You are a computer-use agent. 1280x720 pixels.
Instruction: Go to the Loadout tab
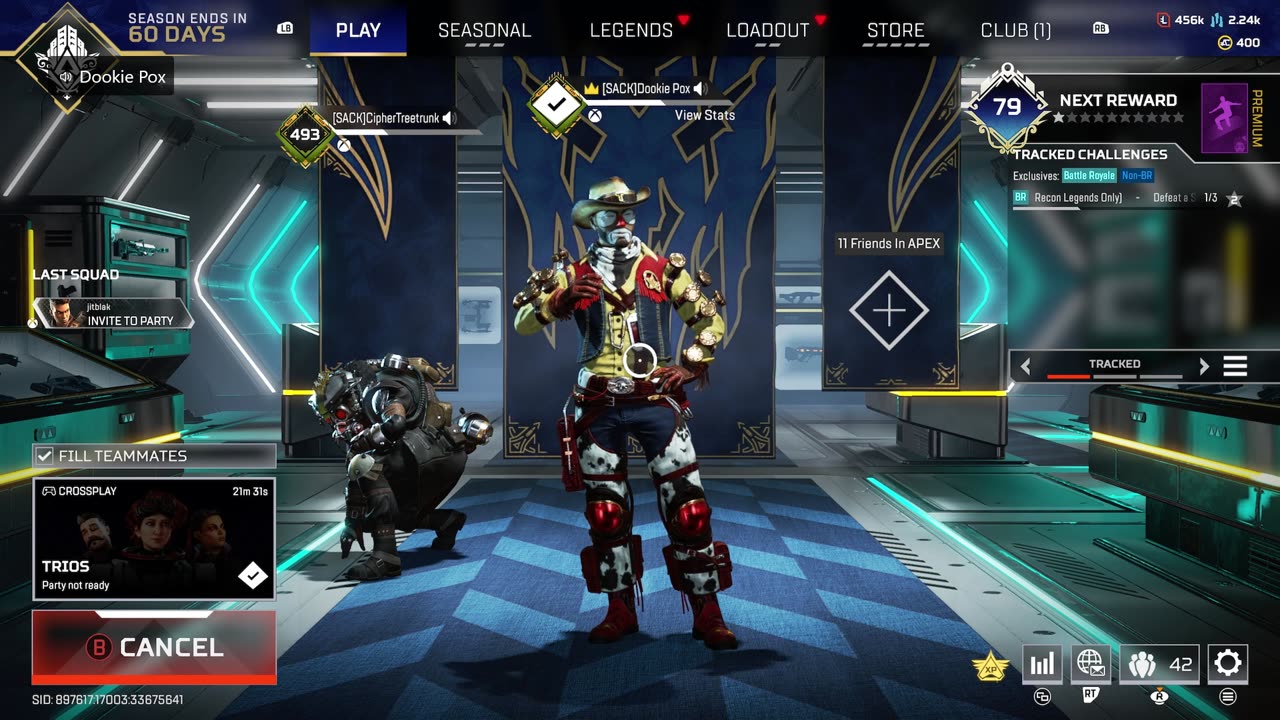pyautogui.click(x=767, y=30)
